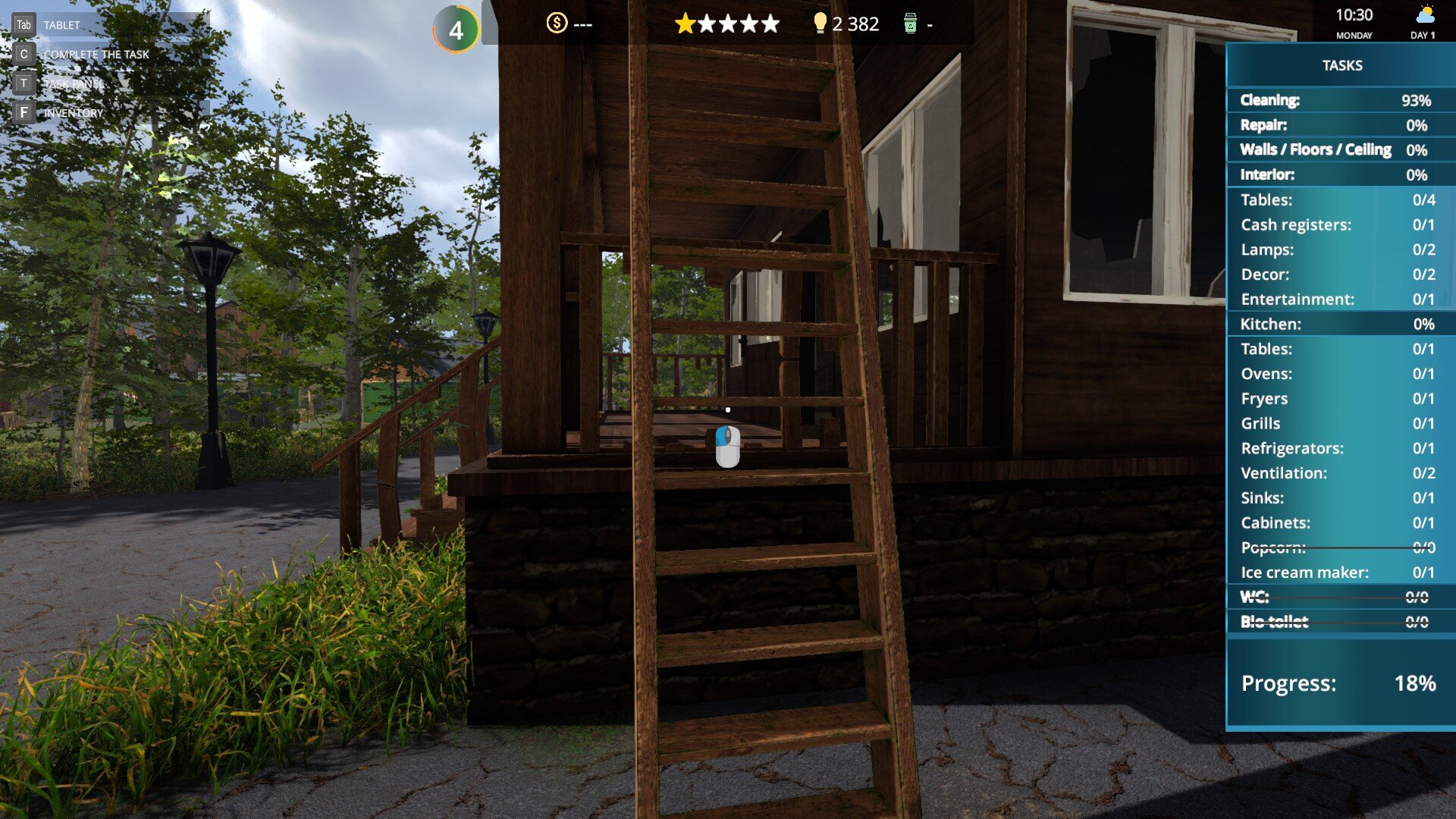The image size is (1456, 819).
Task: Select the Cleaning task row
Action: (x=1340, y=100)
